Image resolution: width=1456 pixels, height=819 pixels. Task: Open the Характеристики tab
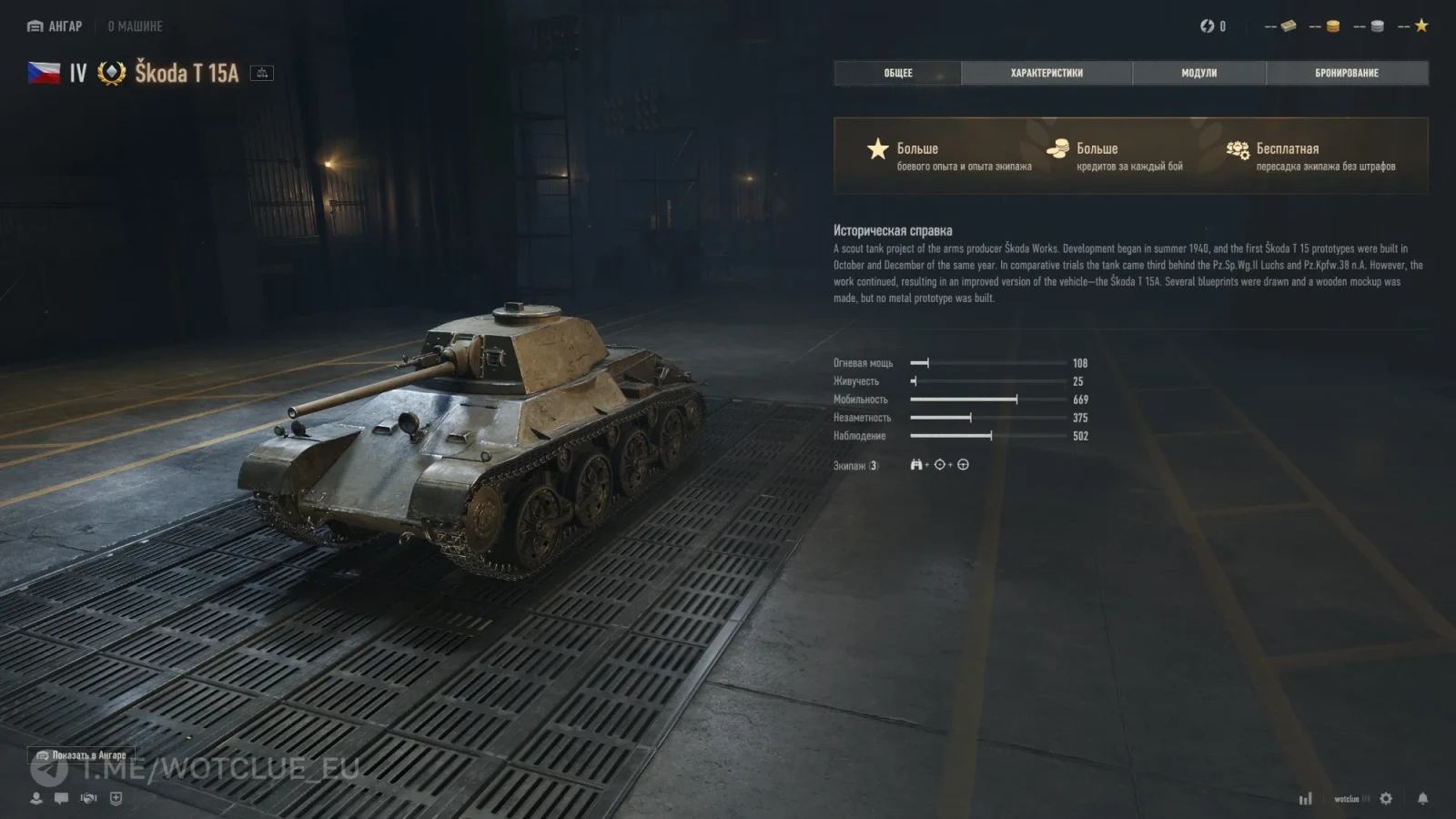click(1046, 73)
